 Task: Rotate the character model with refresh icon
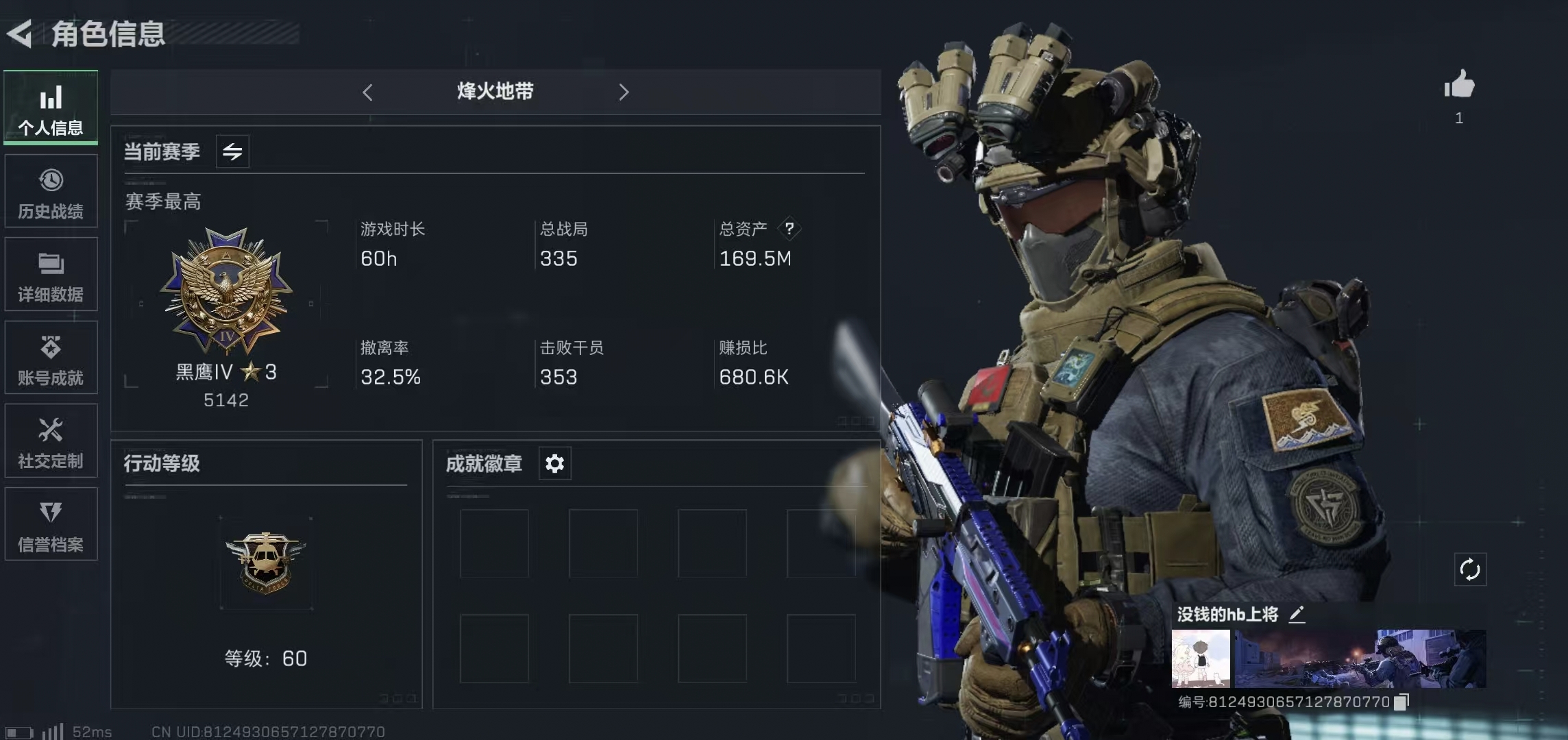point(1470,569)
